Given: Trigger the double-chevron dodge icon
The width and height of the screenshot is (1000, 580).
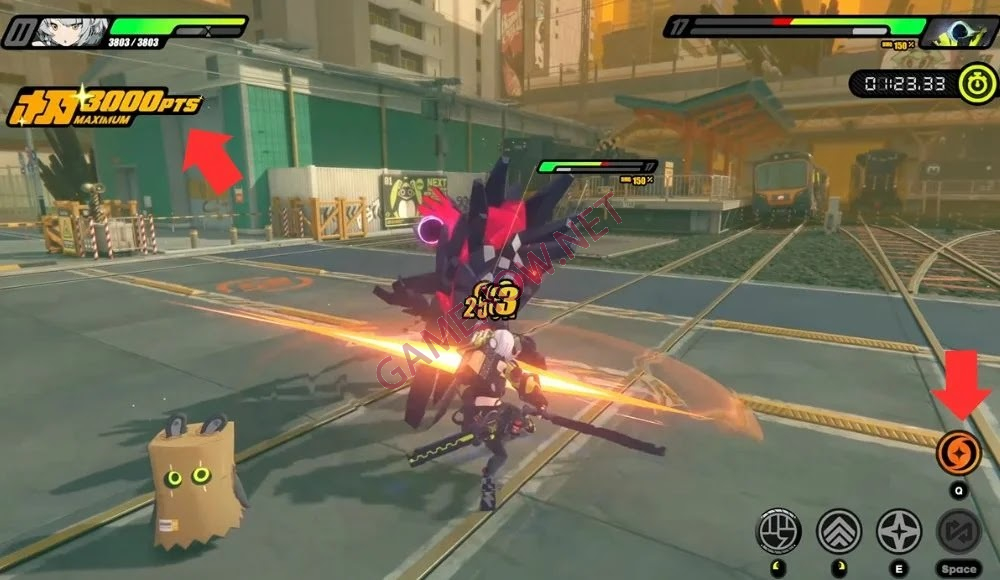Looking at the screenshot, I should click(838, 530).
